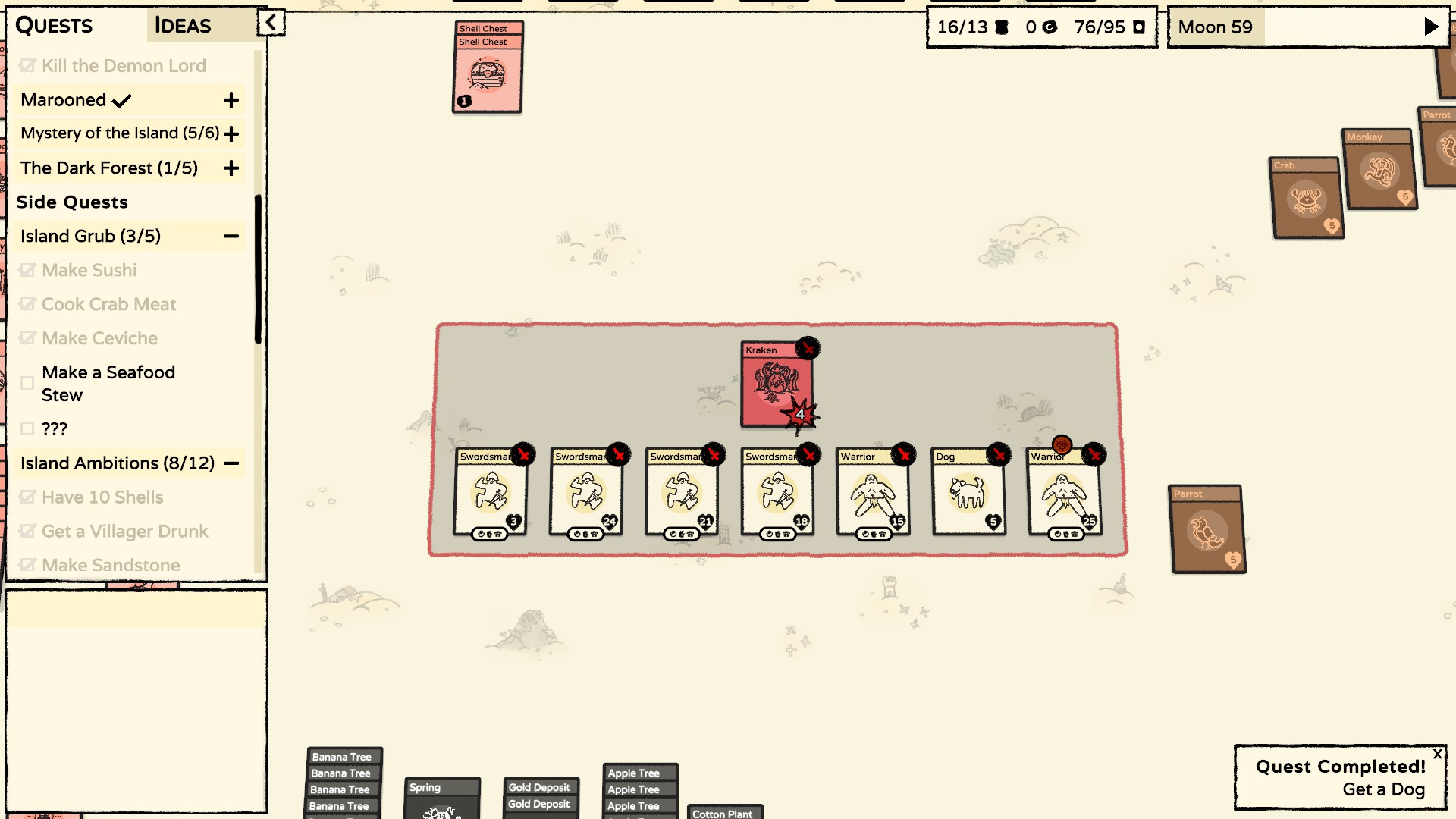Viewport: 1456px width, 819px height.
Task: Open the Quests tab
Action: click(x=55, y=26)
